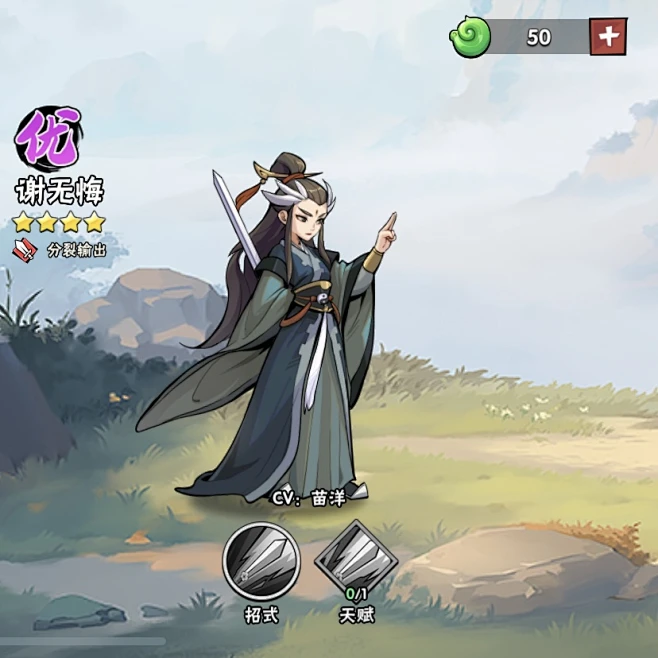Select the 分裂输出 role tag

(x=63, y=250)
